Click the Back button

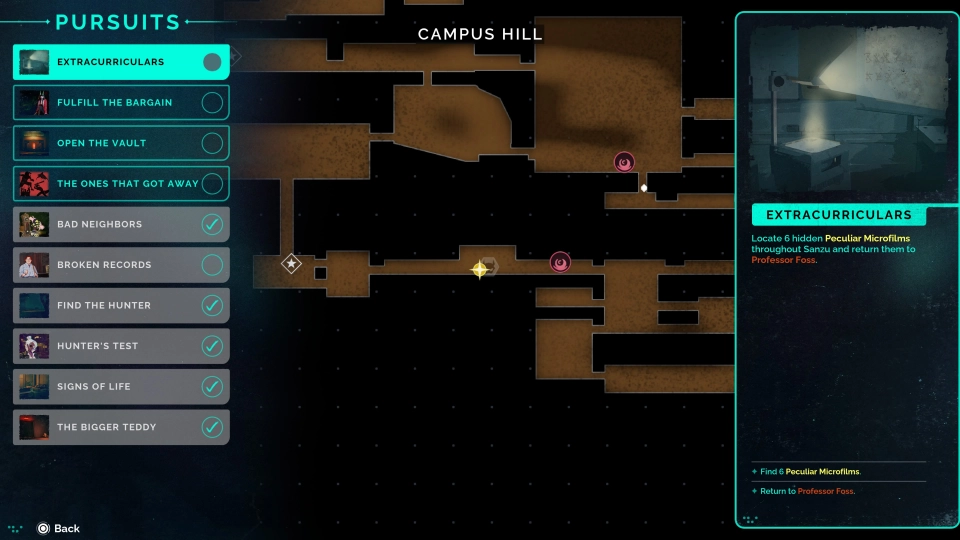pyautogui.click(x=58, y=528)
